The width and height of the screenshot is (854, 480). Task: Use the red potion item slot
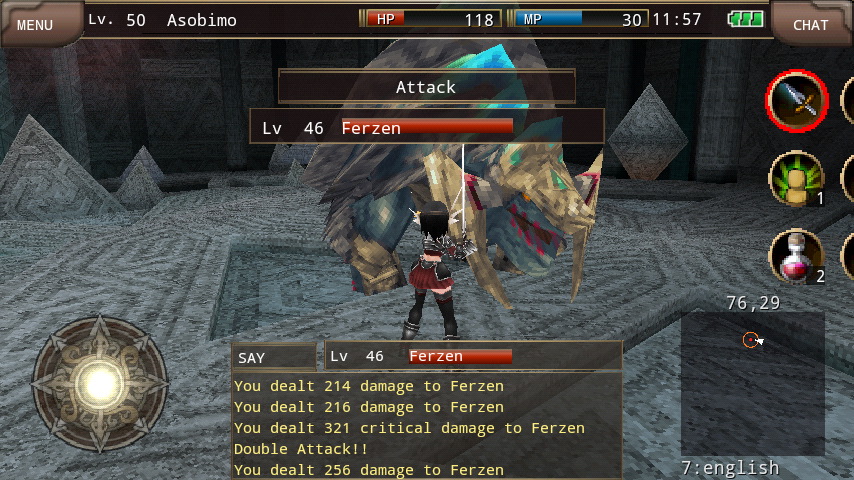796,256
